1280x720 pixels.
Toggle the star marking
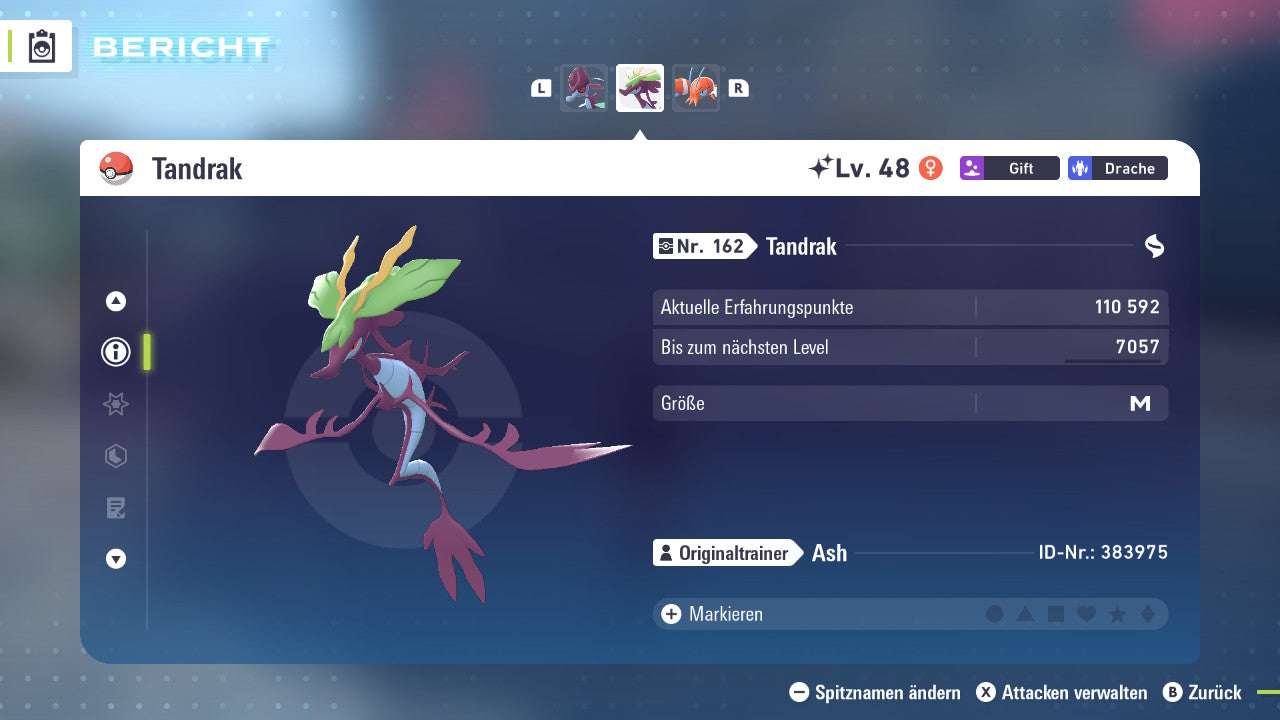click(x=1117, y=614)
